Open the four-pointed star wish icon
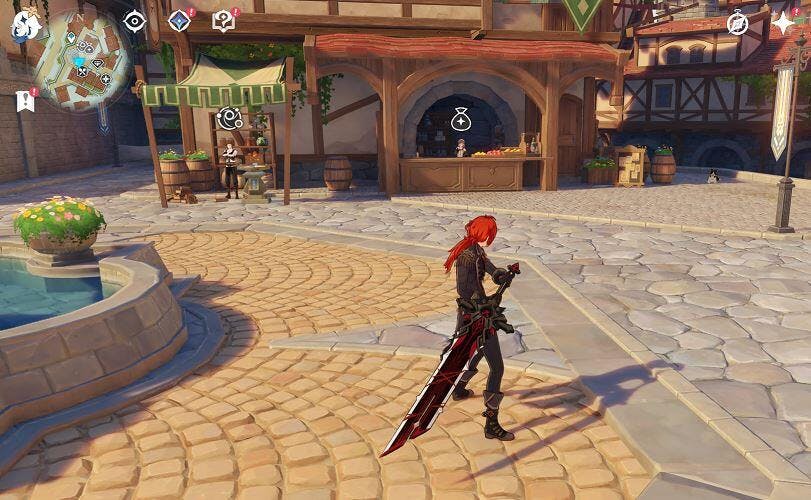The width and height of the screenshot is (811, 500). (783, 23)
